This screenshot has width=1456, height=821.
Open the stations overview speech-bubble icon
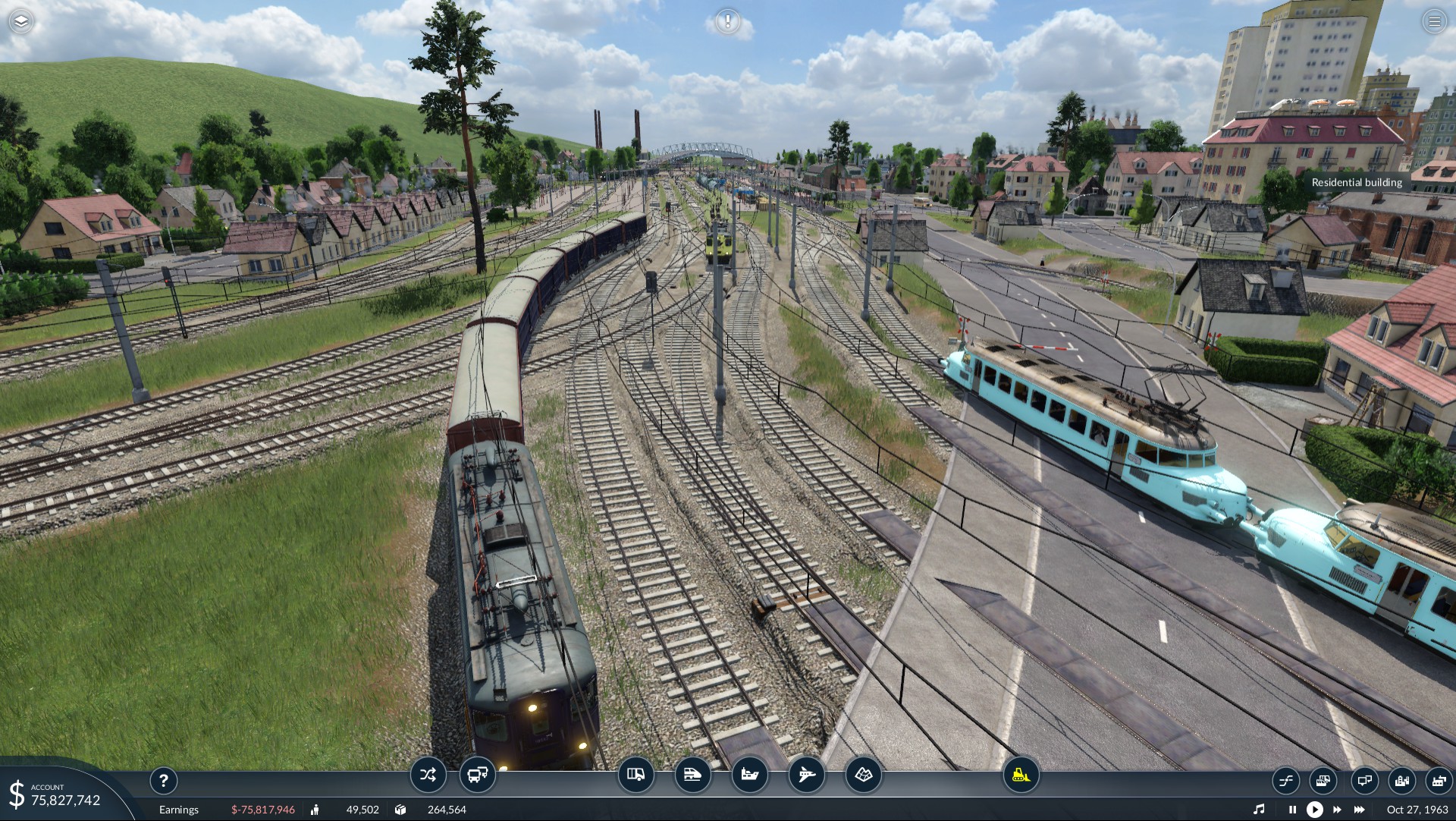pos(1364,780)
